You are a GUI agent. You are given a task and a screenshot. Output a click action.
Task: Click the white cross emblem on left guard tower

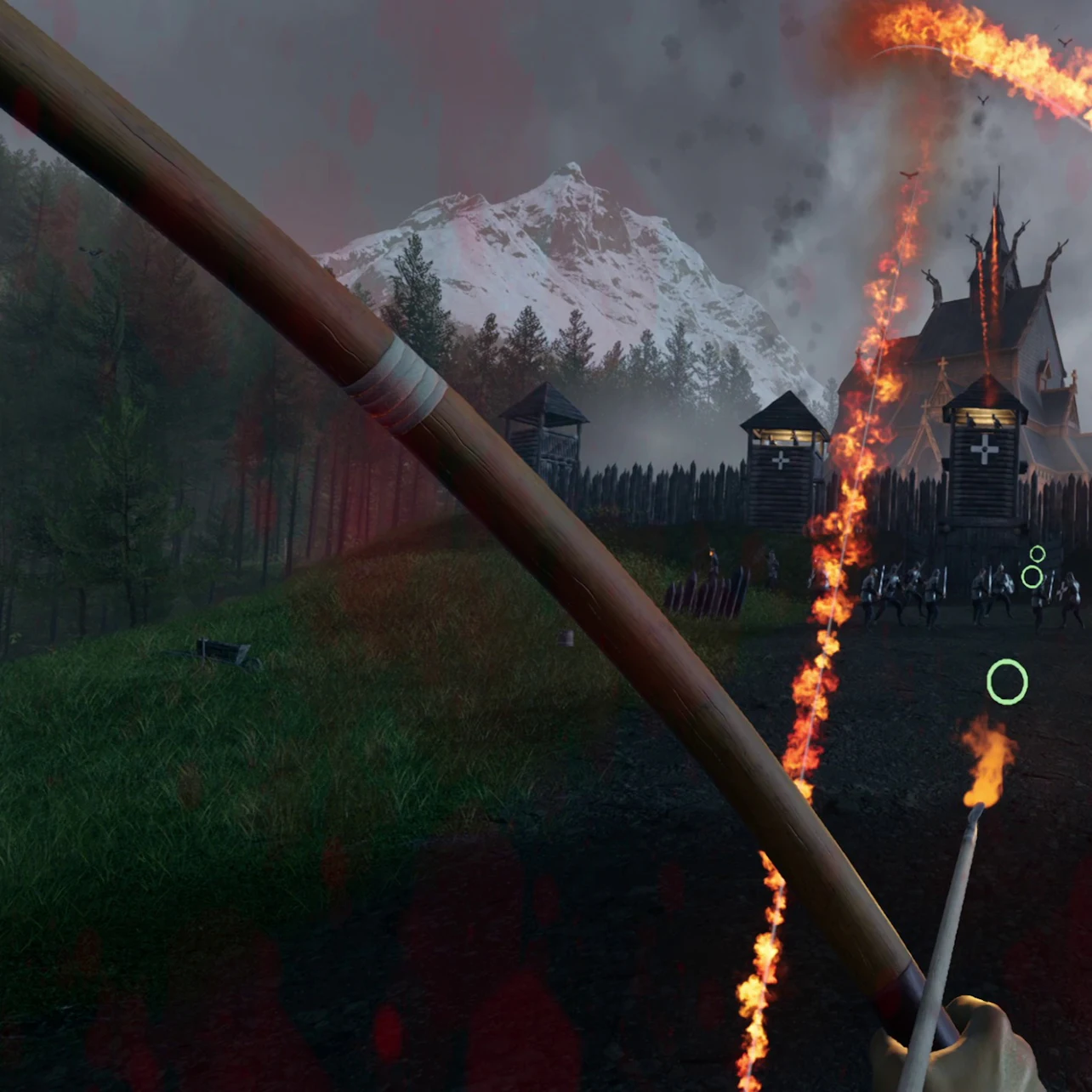[782, 459]
